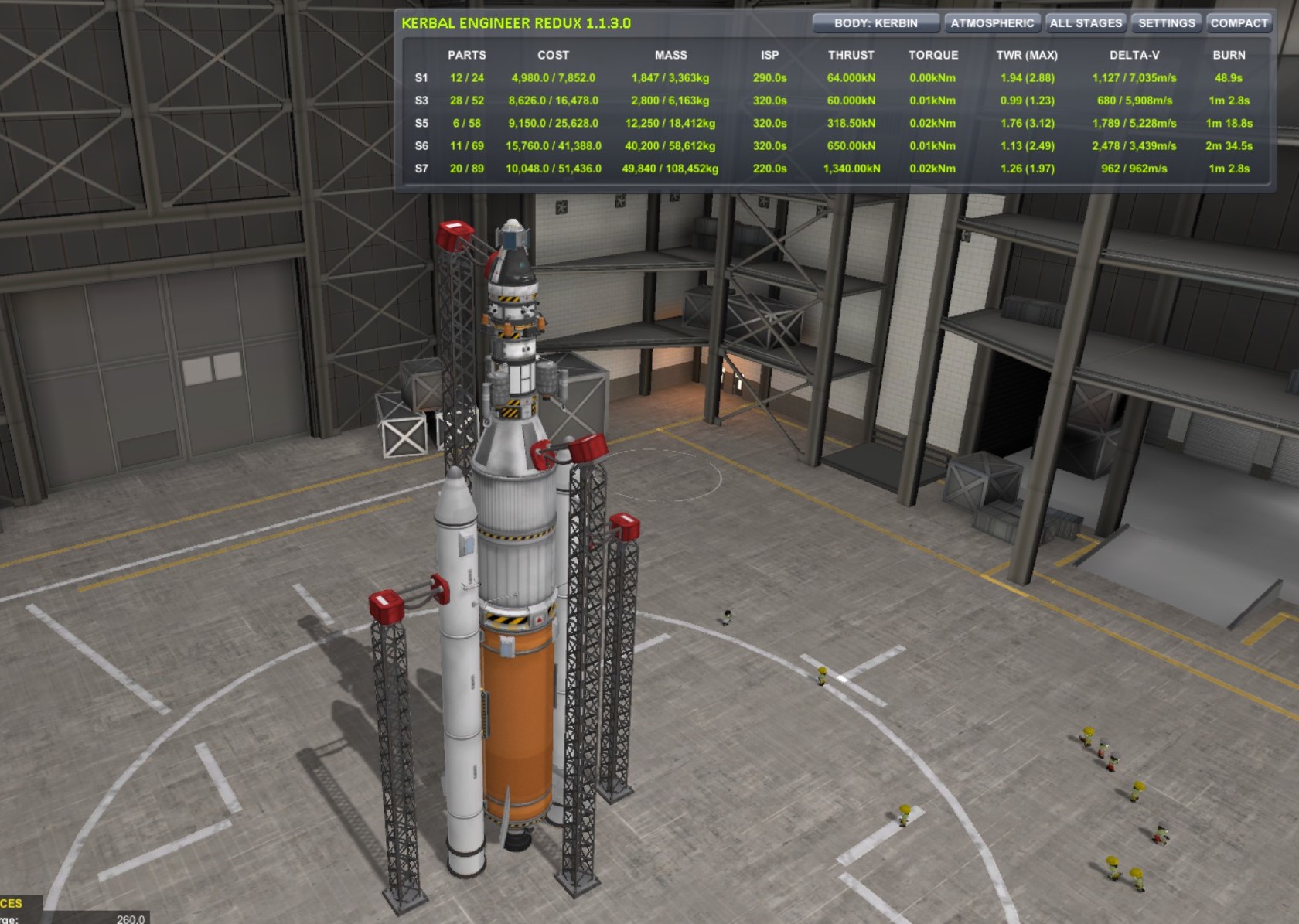The image size is (1299, 924).
Task: Click the TWR (MAX) column header
Action: click(x=1028, y=55)
